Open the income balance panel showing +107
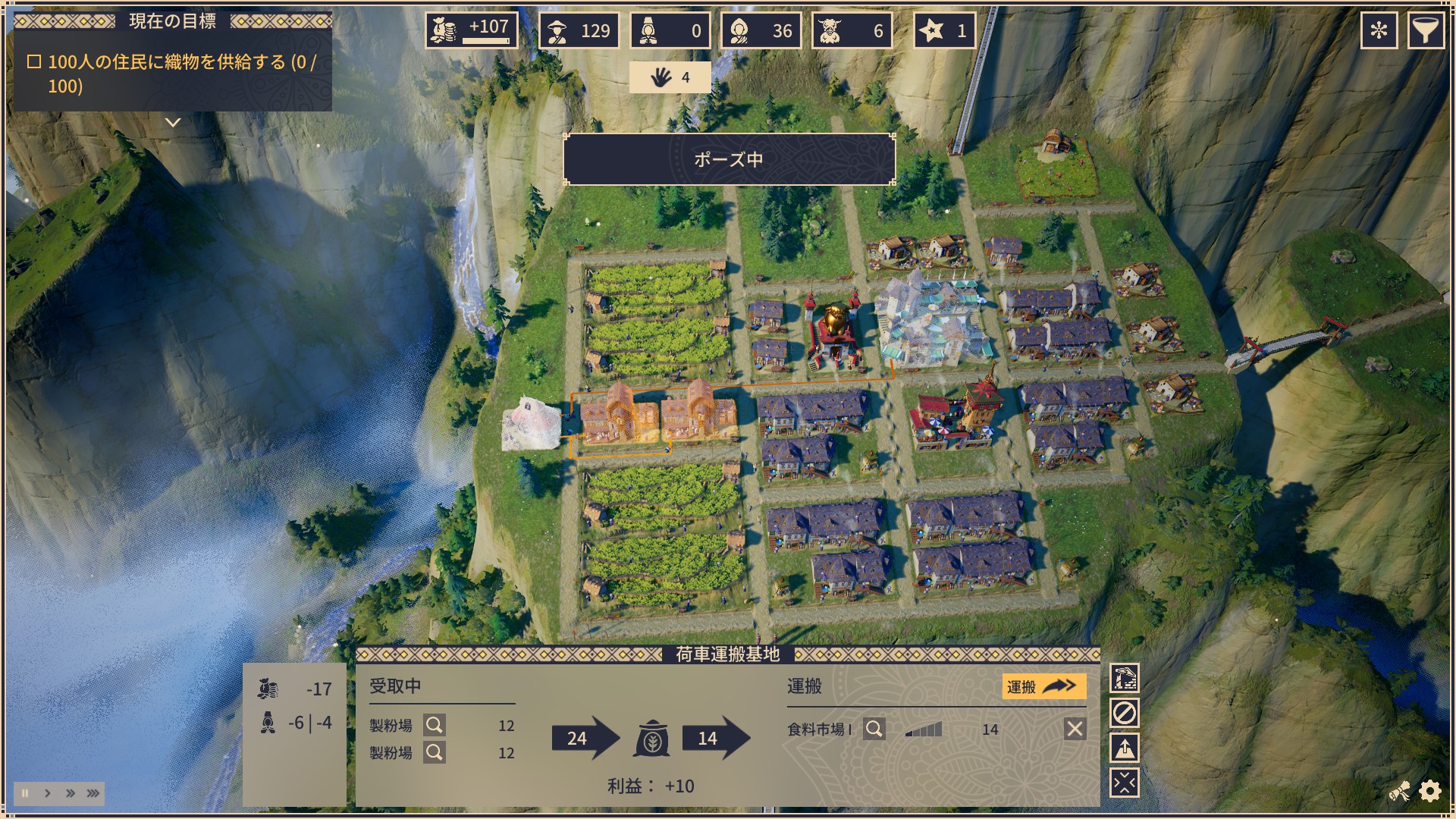 471,30
